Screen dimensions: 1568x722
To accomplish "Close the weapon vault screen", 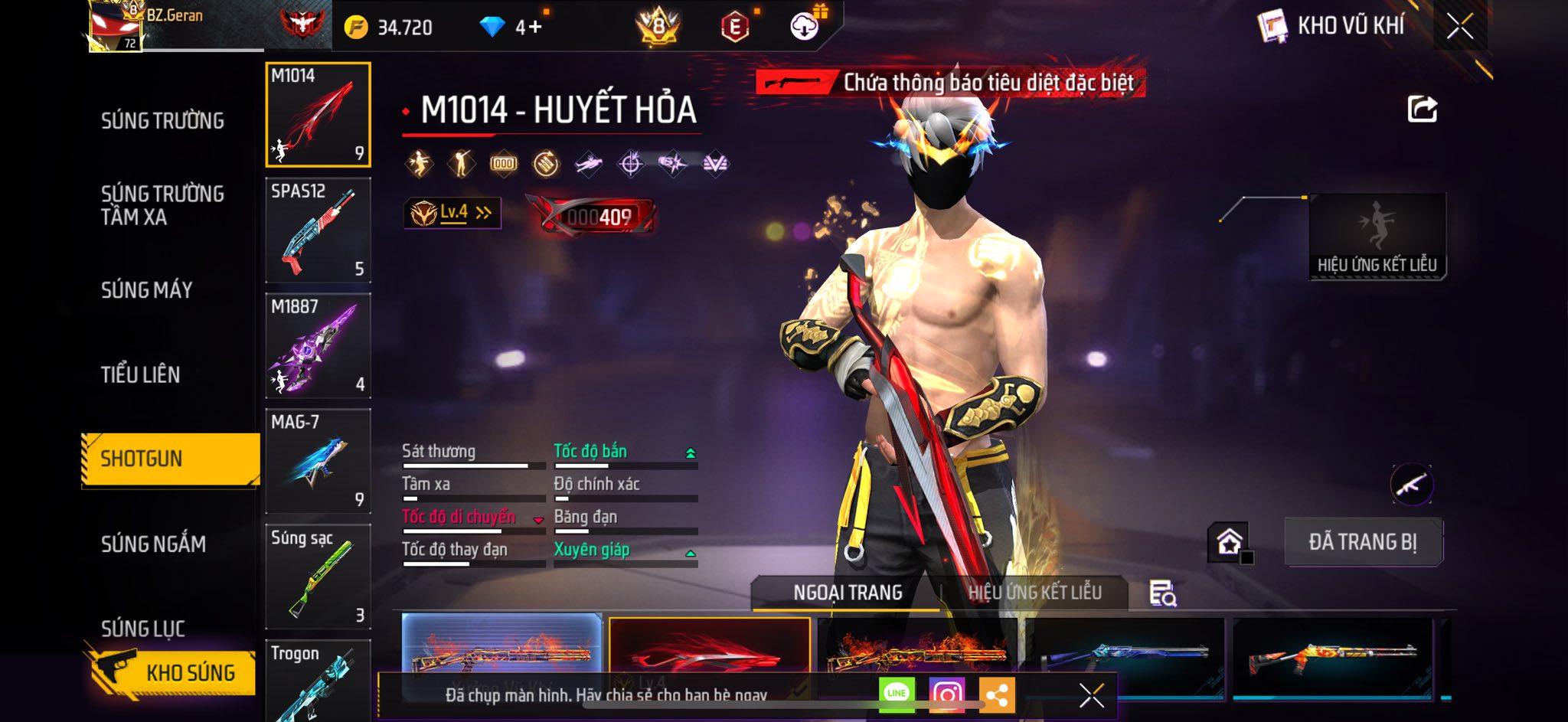I will coord(1459,27).
